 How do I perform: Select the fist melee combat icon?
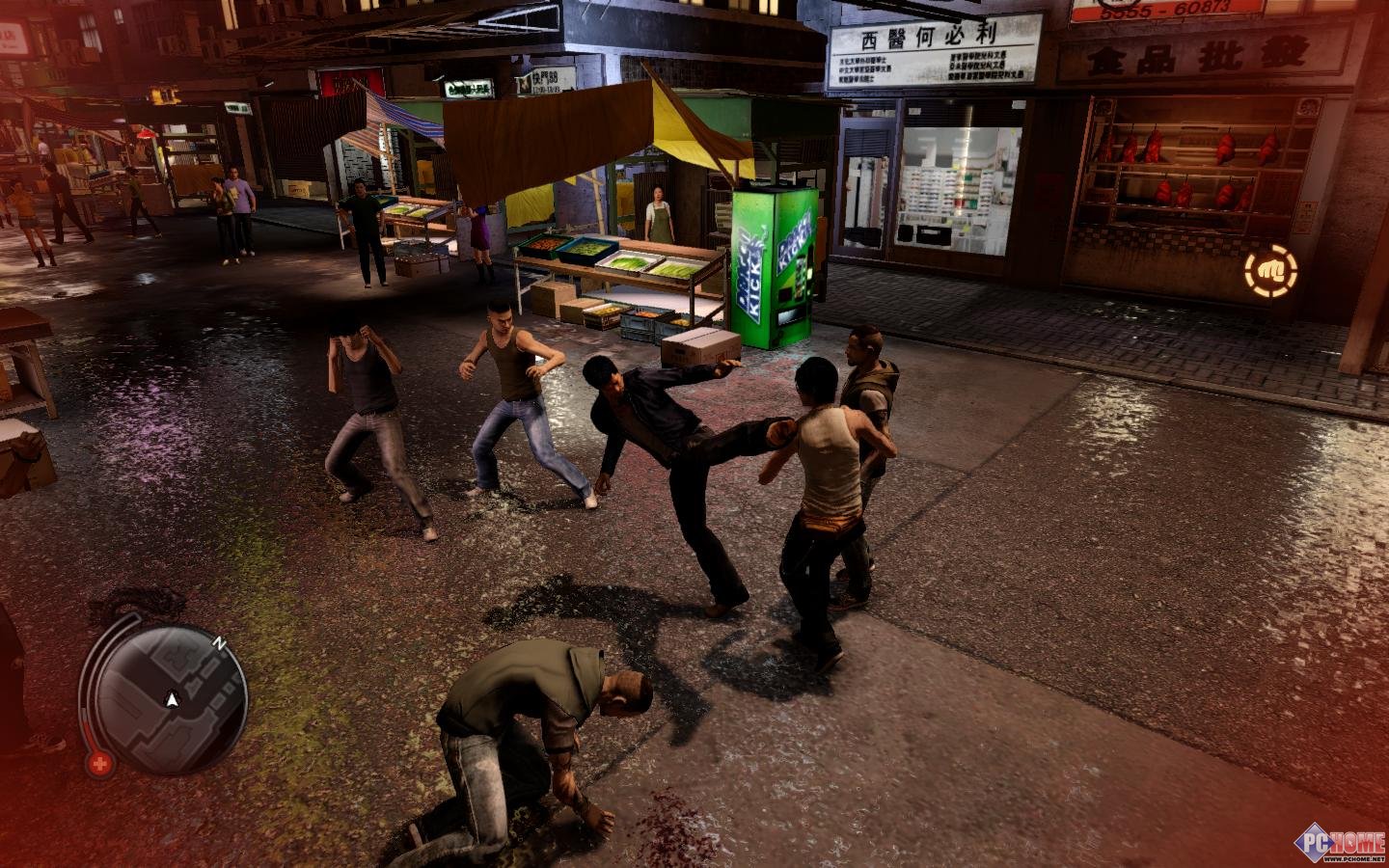(1270, 271)
